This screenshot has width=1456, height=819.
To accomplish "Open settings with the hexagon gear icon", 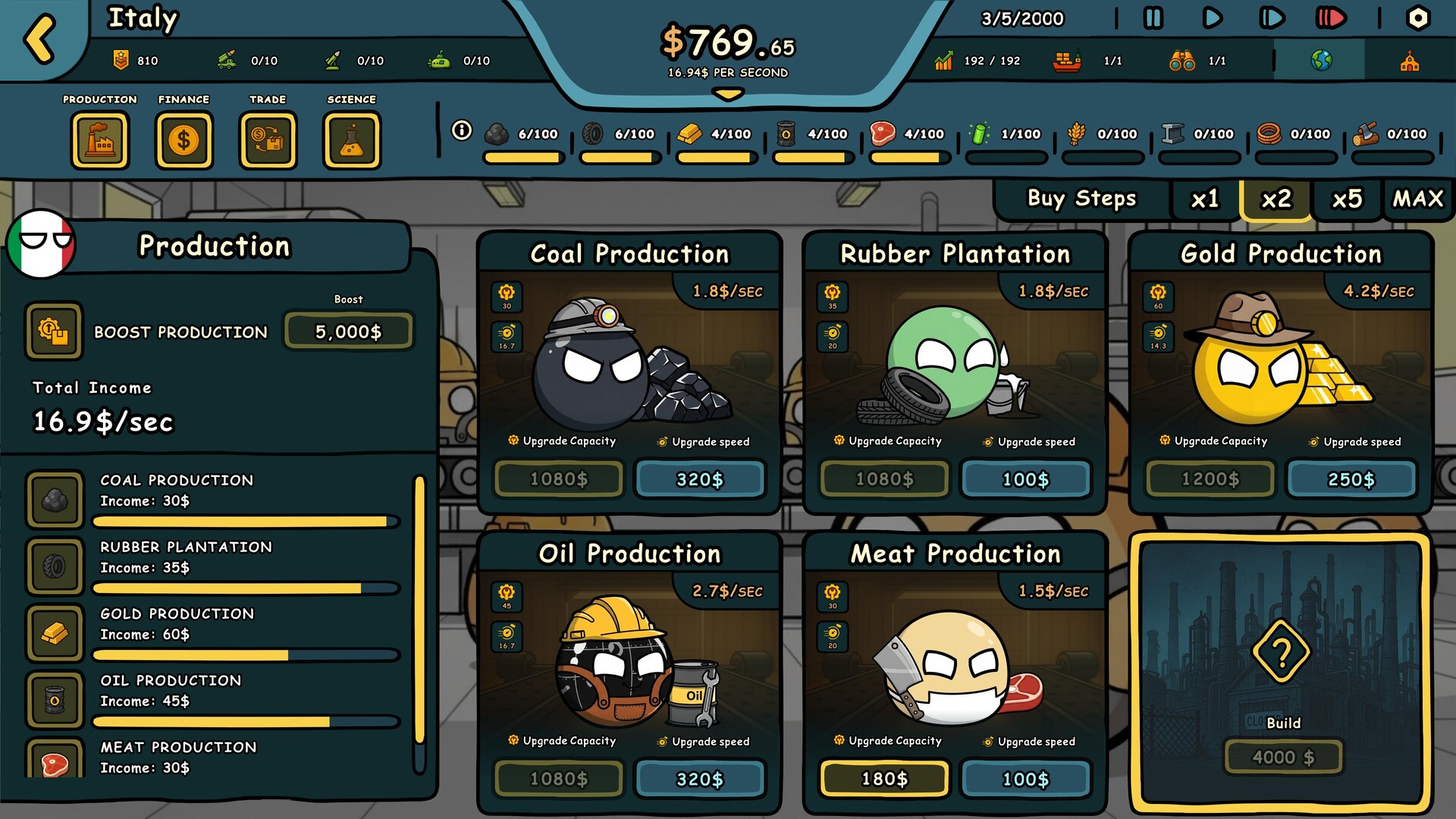I will coord(1417,18).
